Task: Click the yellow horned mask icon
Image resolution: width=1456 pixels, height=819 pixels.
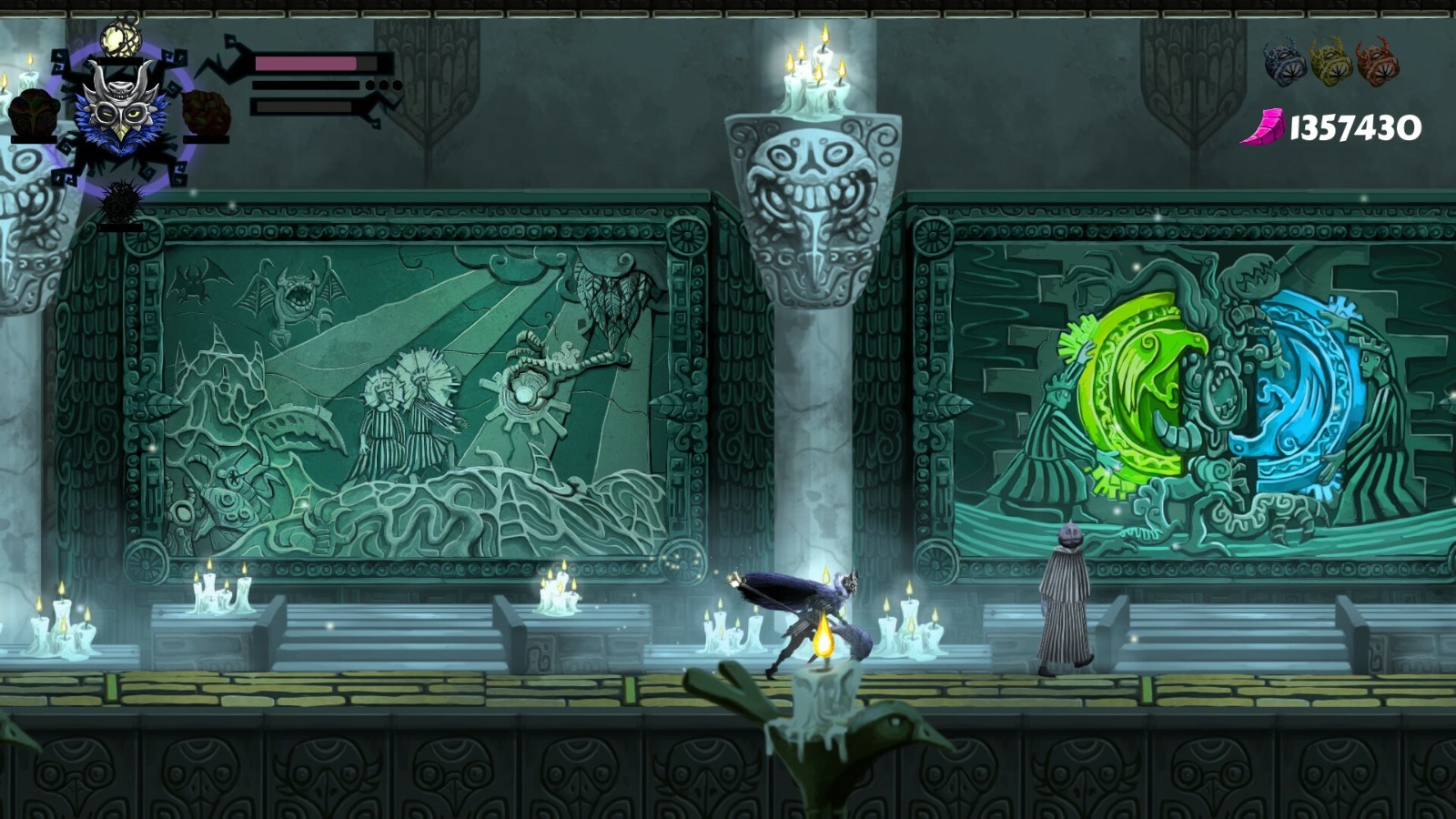Action: [1330, 62]
